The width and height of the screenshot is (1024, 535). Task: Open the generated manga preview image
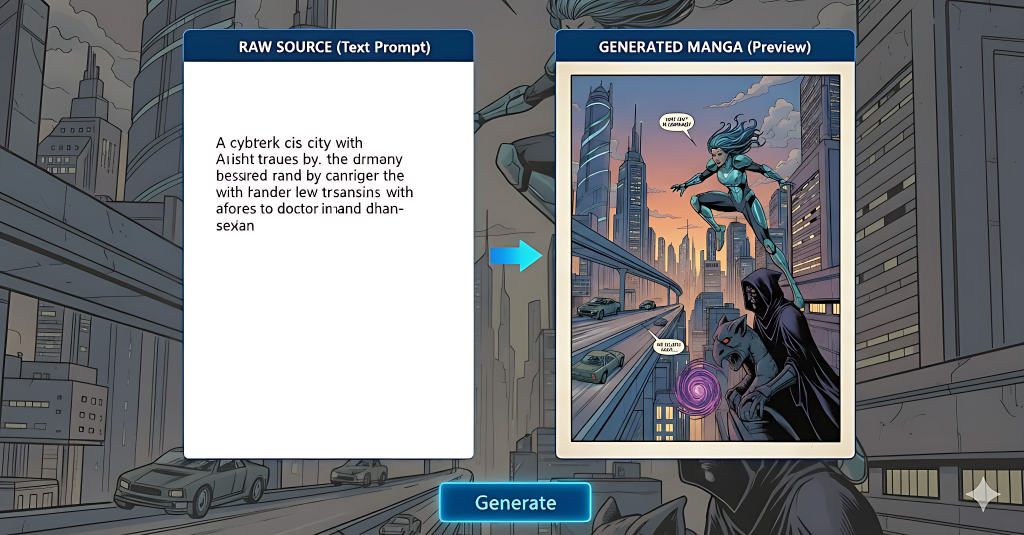click(704, 258)
